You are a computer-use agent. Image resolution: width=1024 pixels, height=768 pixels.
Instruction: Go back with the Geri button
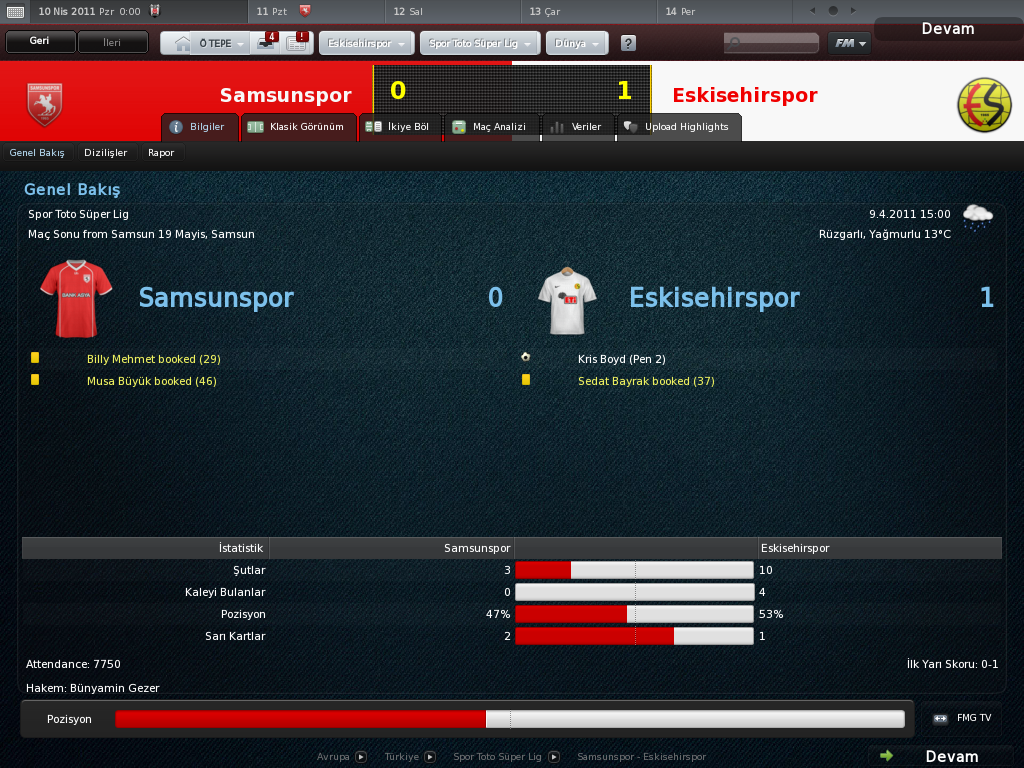[40, 42]
